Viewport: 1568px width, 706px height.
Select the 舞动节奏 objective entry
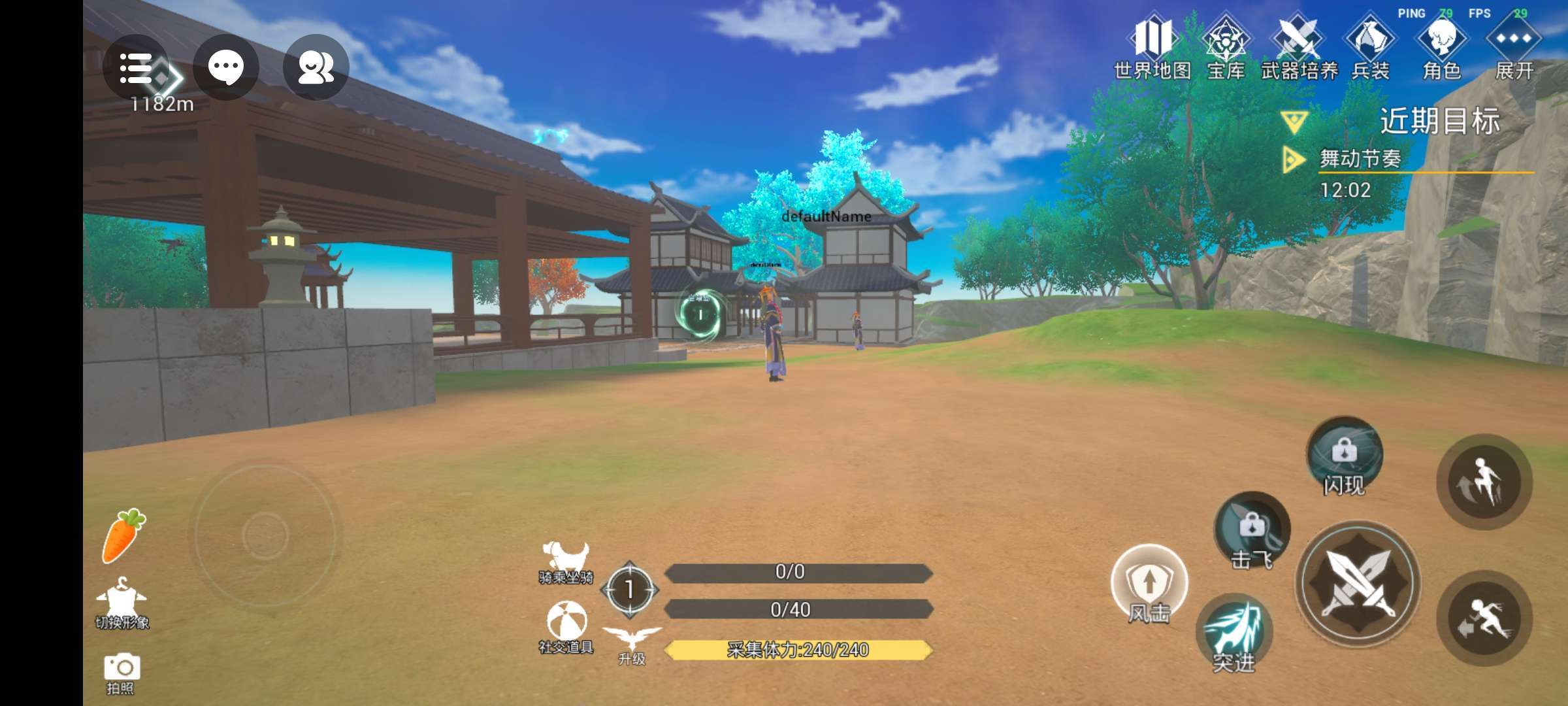1360,159
